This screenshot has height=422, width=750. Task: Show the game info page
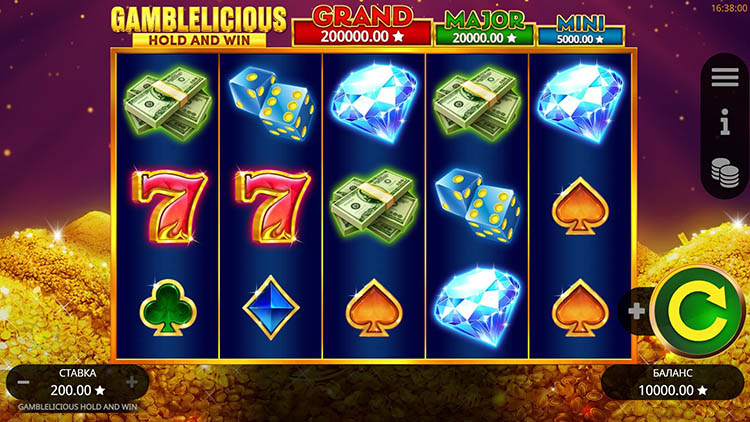pyautogui.click(x=725, y=124)
